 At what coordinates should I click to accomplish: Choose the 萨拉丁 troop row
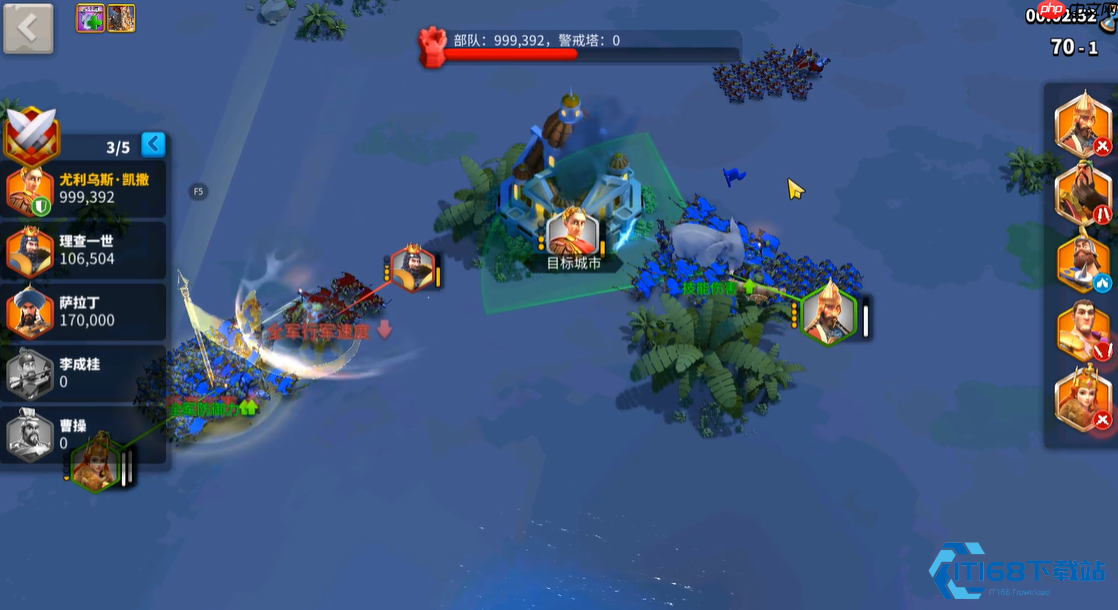click(84, 311)
